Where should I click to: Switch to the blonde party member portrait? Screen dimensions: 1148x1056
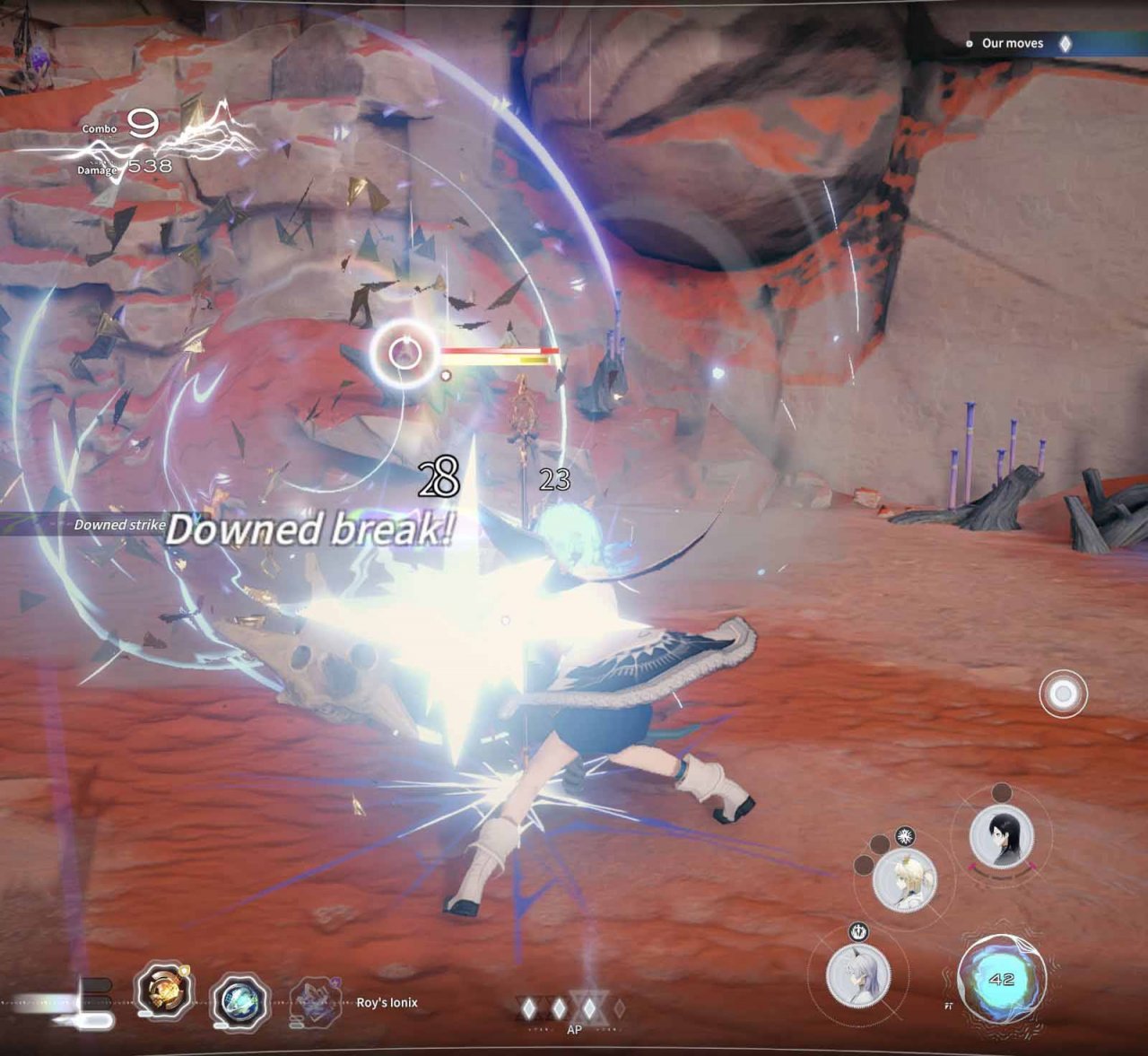click(x=904, y=878)
